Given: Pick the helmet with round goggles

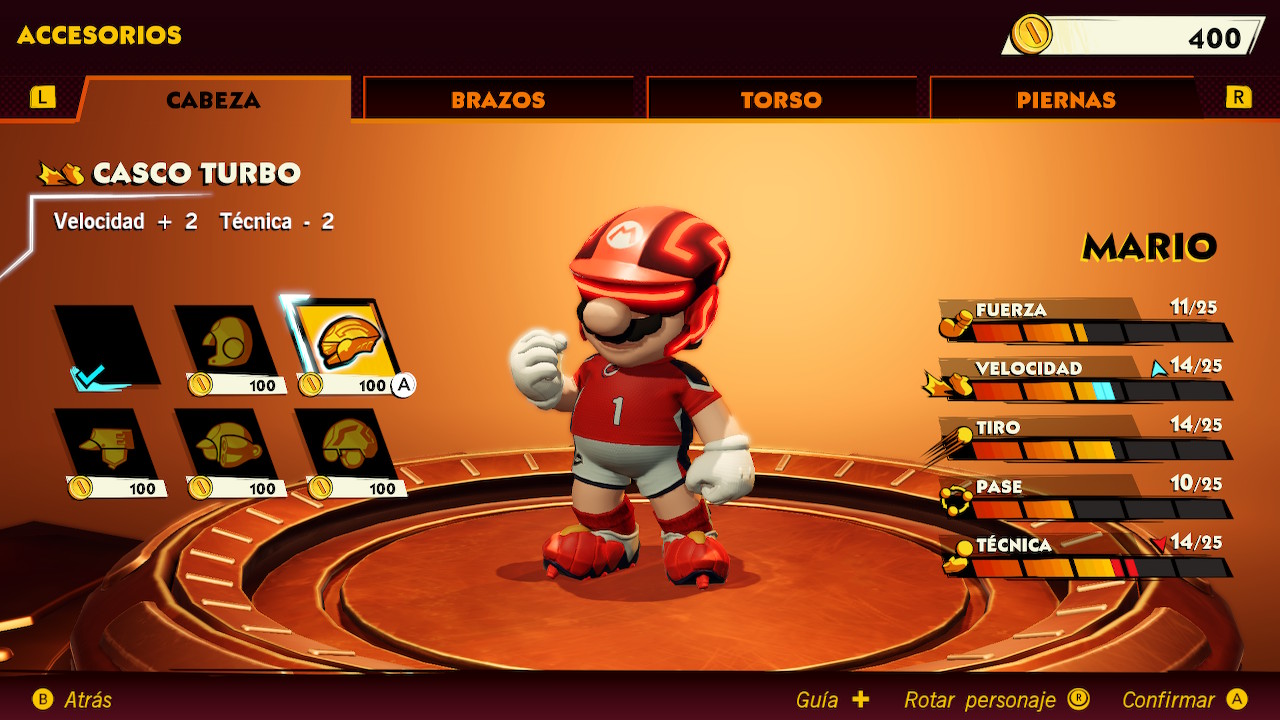Looking at the screenshot, I should tap(346, 444).
